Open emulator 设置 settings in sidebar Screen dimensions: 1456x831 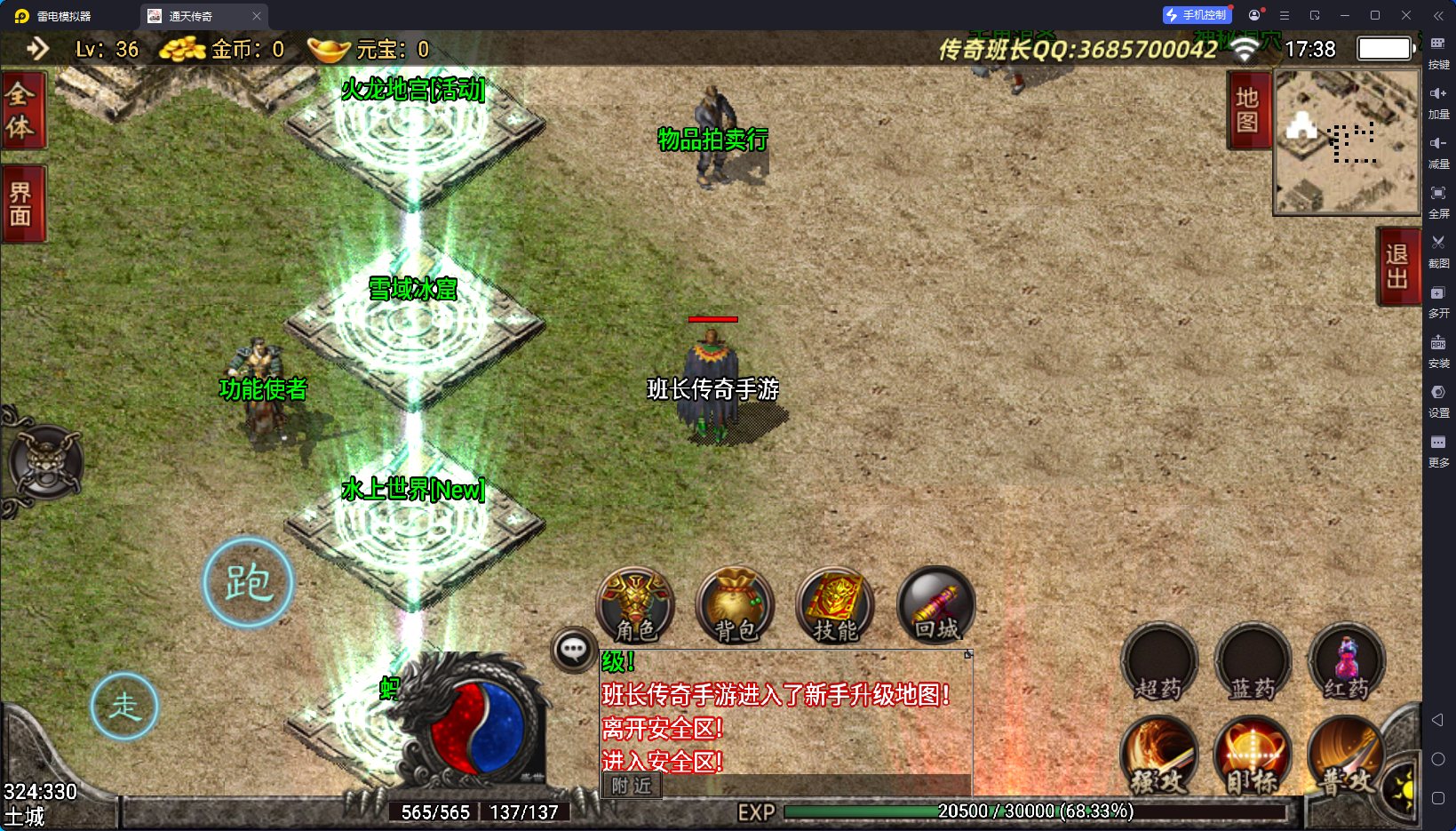pos(1438,399)
